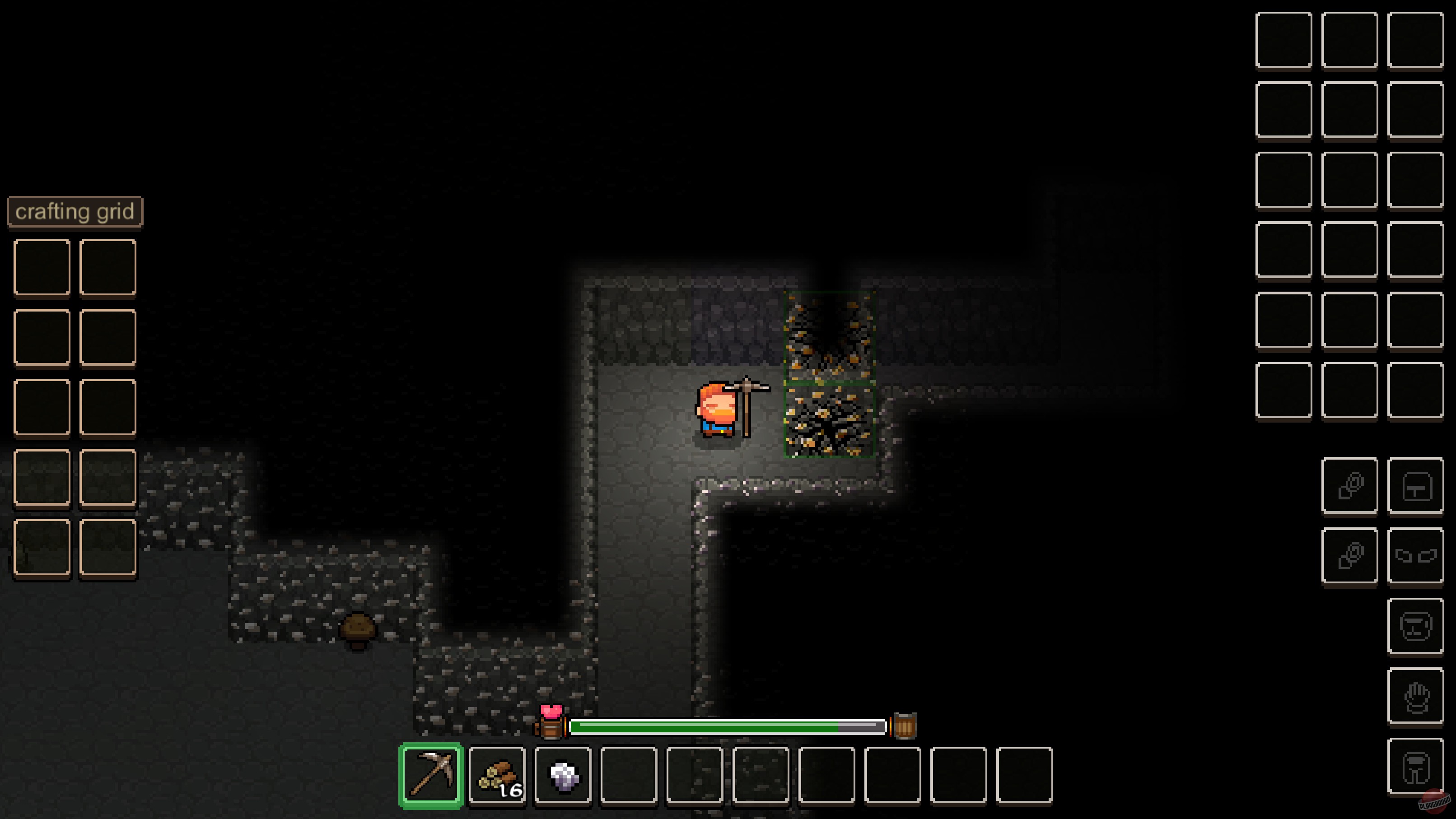Click the crafting grid label
Viewport: 1456px width, 819px height.
(x=75, y=211)
